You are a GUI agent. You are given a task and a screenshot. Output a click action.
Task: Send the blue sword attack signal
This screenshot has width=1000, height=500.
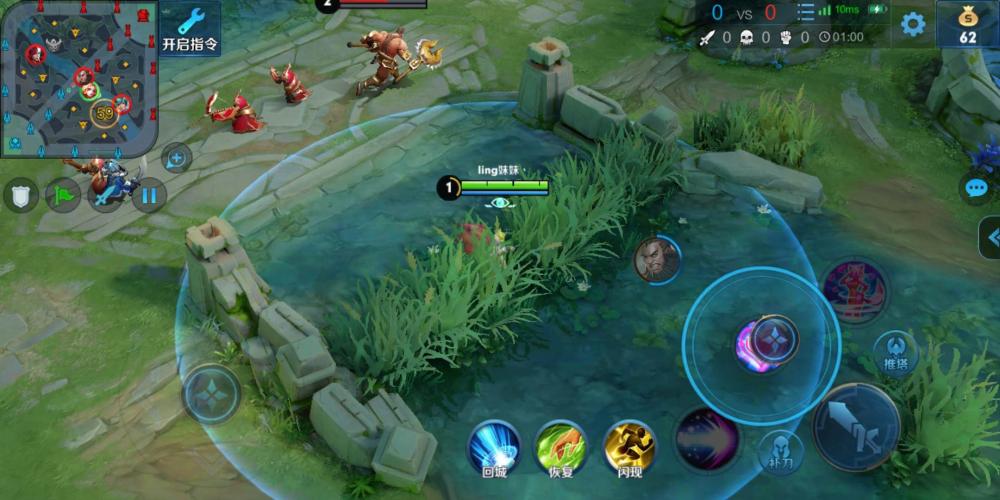[x=106, y=194]
